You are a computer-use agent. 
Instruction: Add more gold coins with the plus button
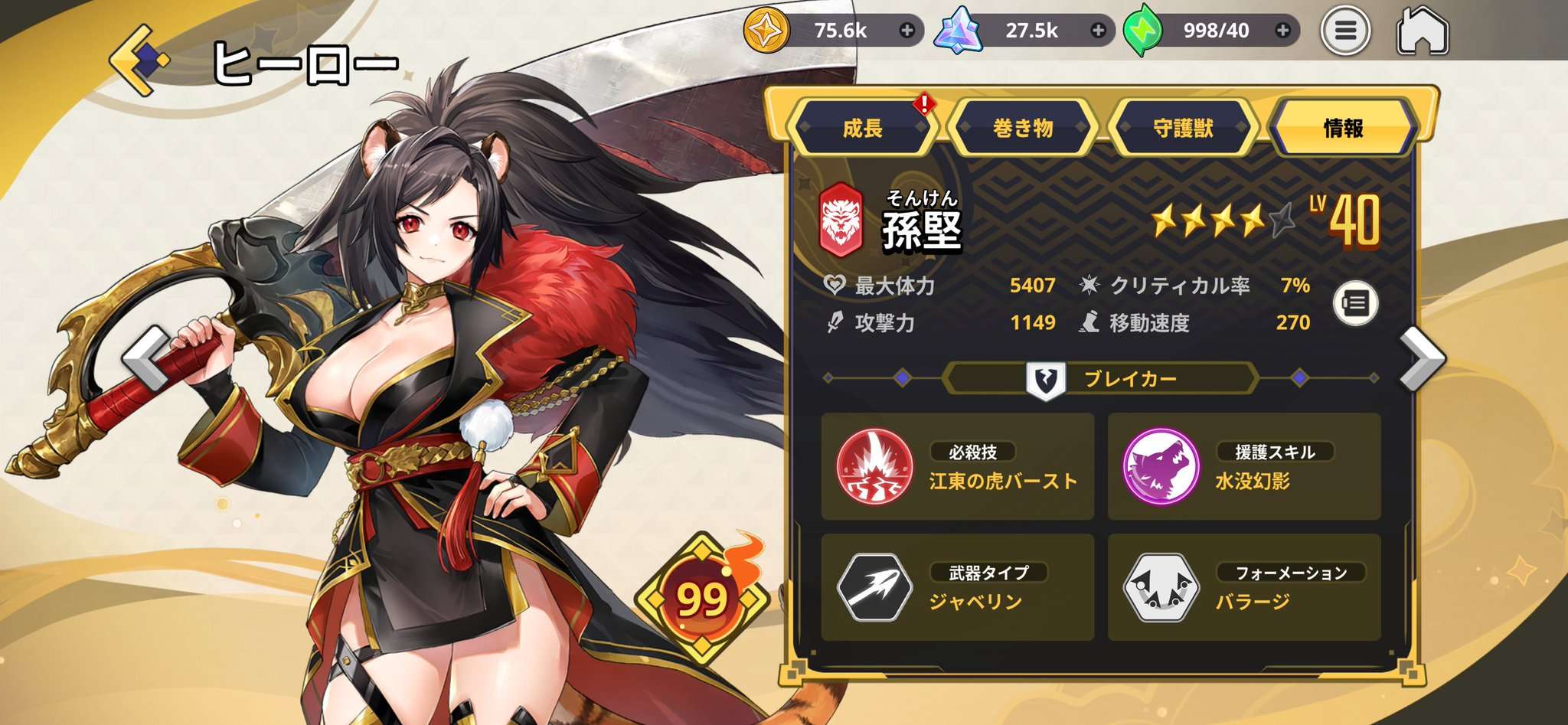[x=907, y=31]
